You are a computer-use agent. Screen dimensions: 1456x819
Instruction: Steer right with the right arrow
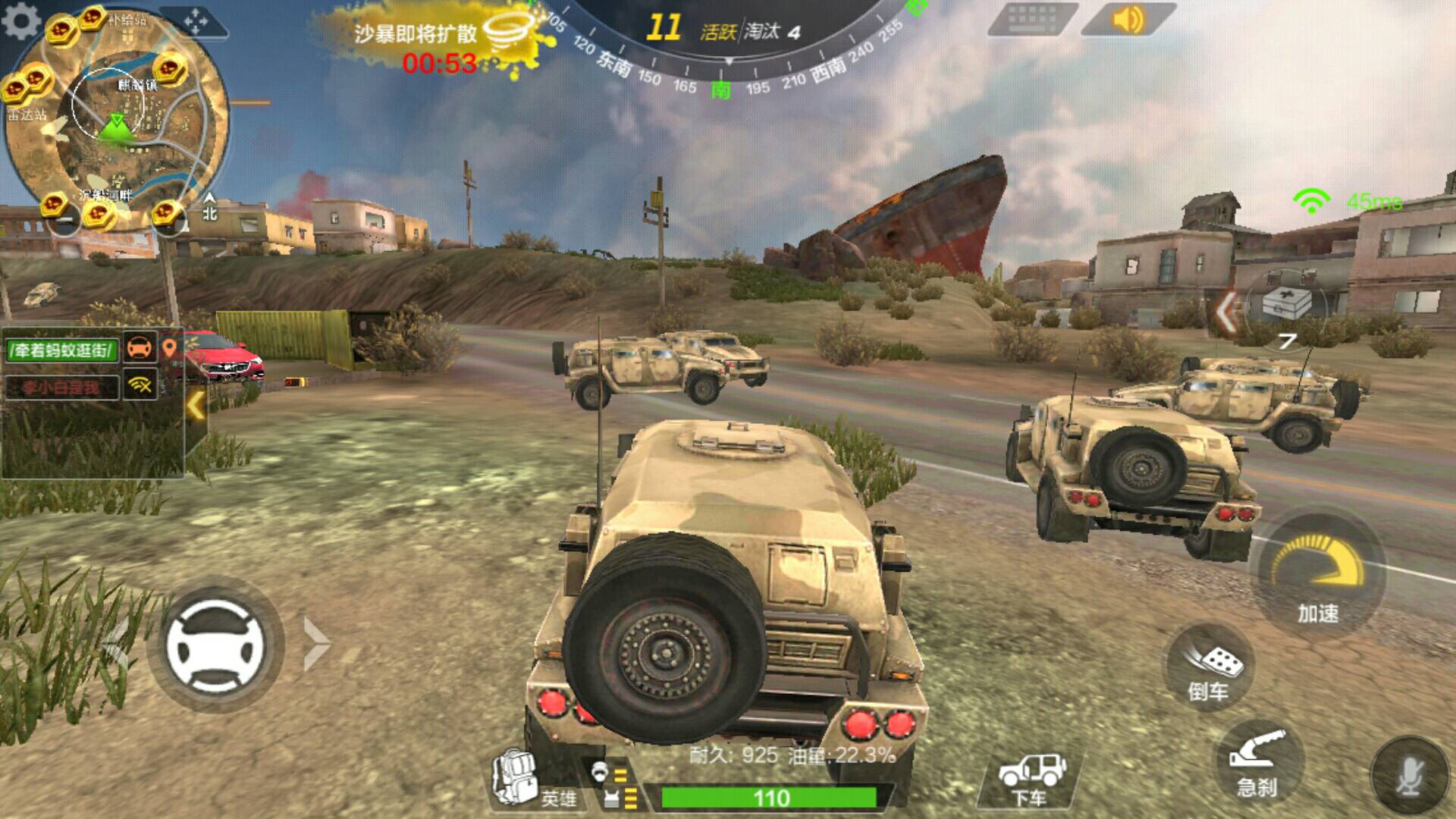315,644
